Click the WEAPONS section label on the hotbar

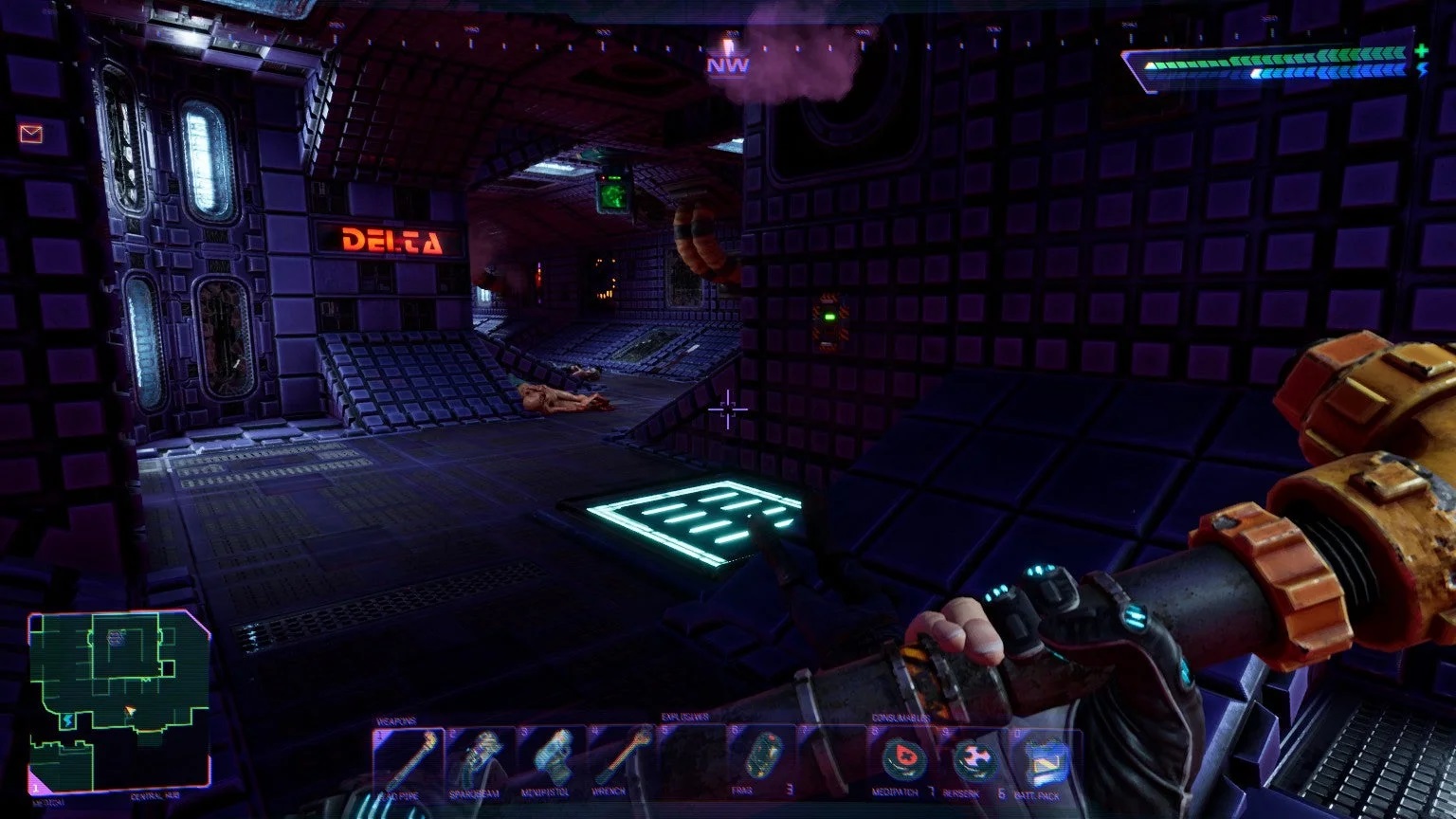[394, 719]
